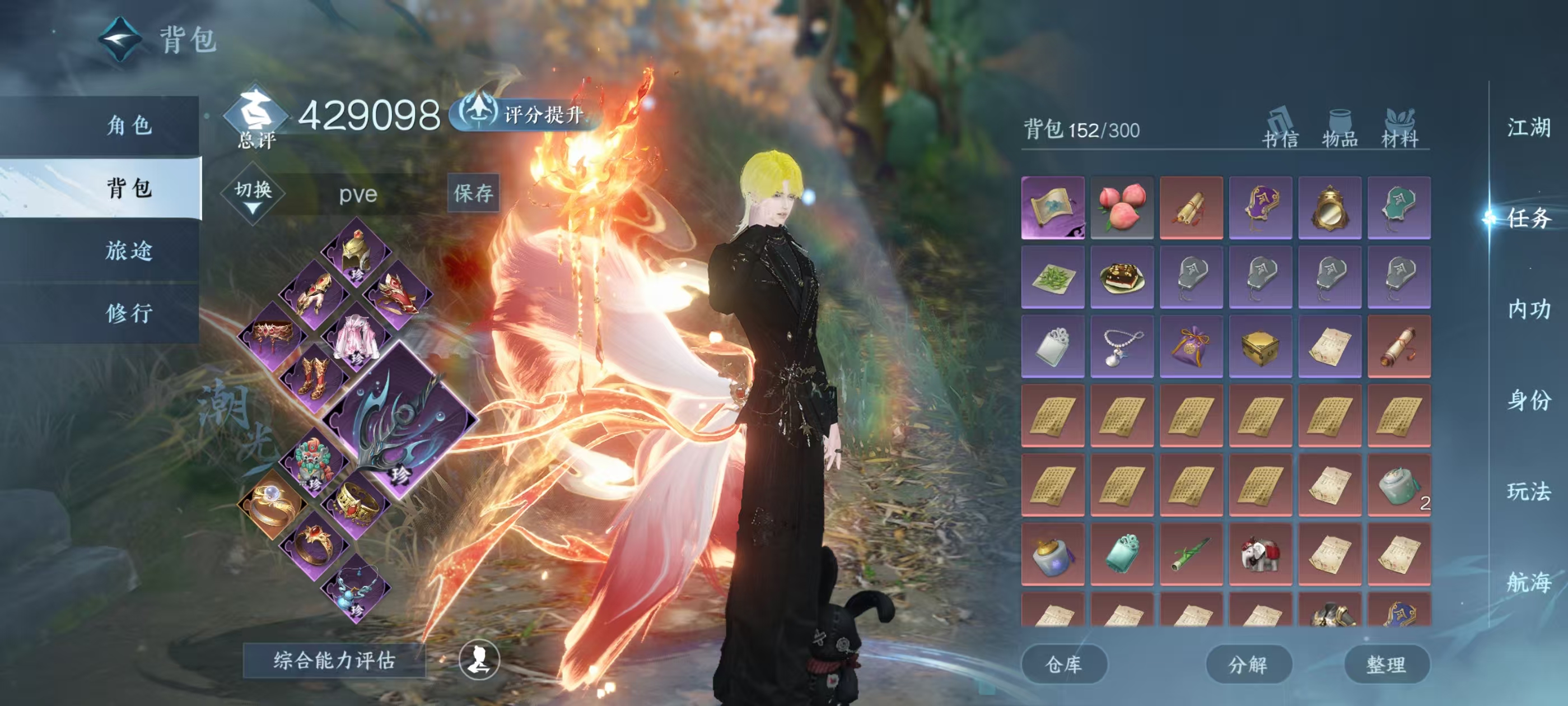Screen dimensions: 1568x706
Task: Filter the bag by 材料 materials
Action: [x=1399, y=128]
